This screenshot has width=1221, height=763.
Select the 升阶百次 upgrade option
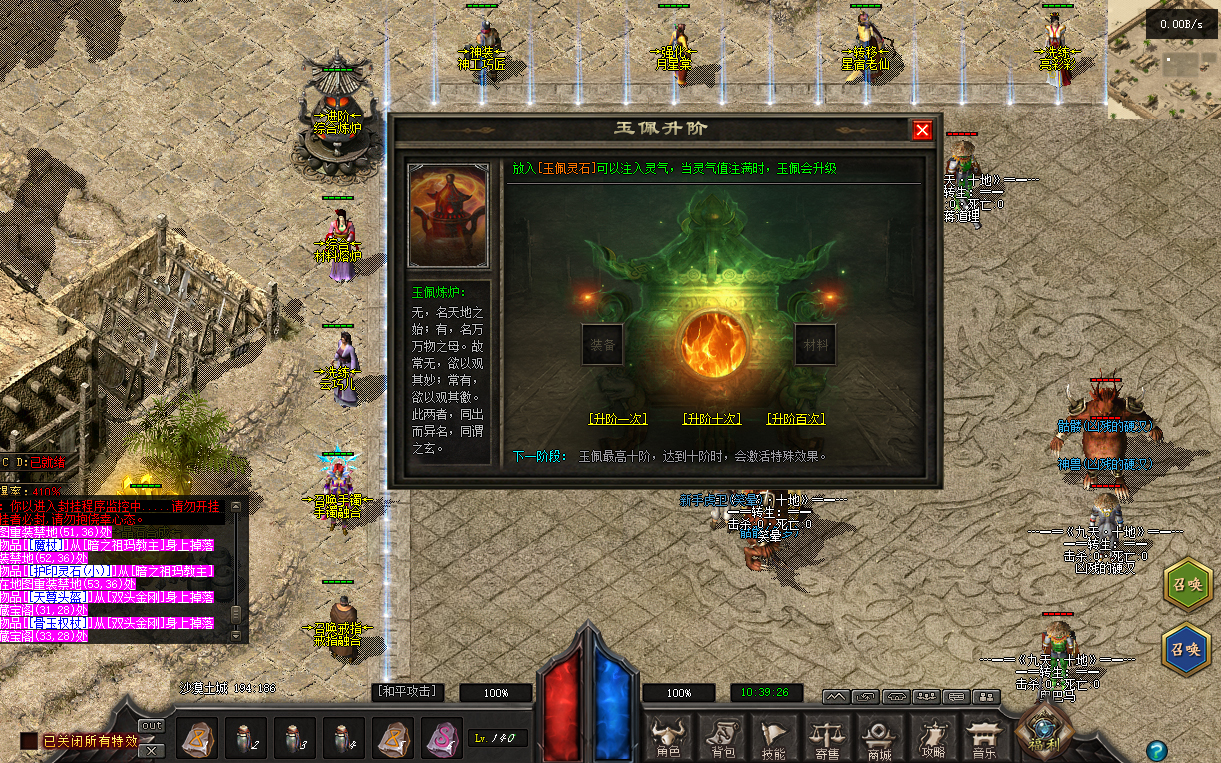(x=796, y=419)
